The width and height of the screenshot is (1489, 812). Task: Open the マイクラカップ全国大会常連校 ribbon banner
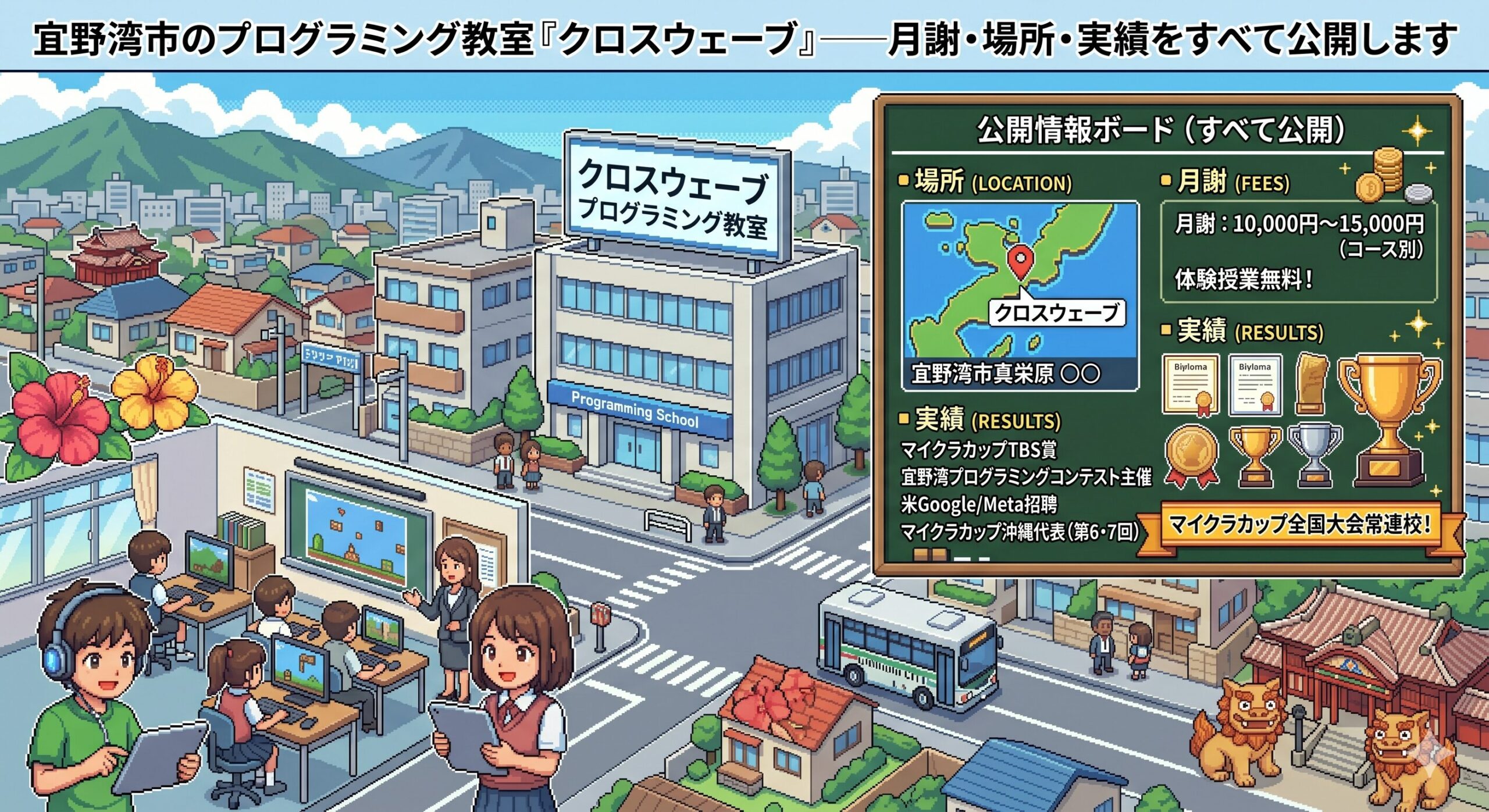pos(1299,525)
